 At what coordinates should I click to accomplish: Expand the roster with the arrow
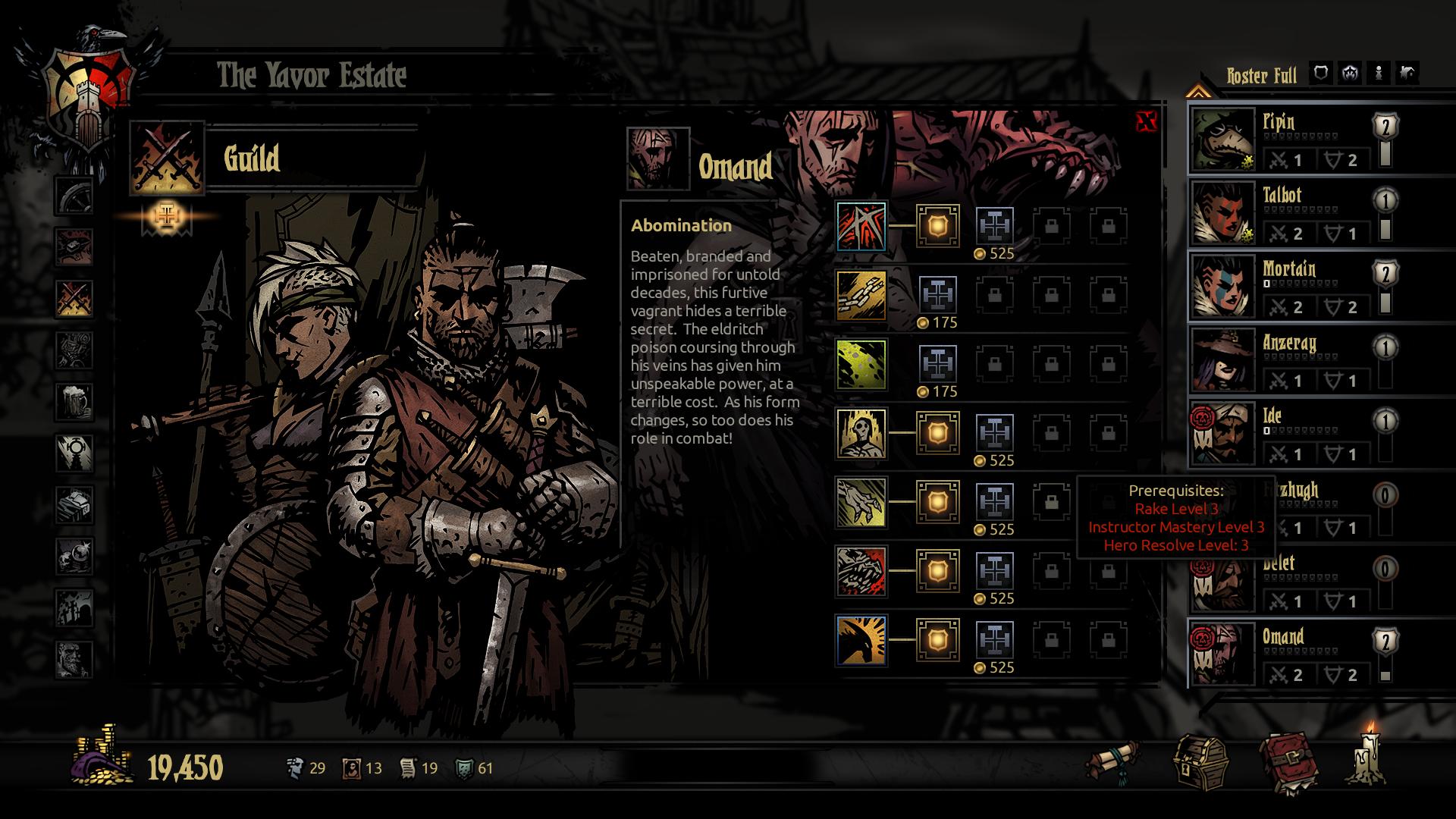(1197, 92)
